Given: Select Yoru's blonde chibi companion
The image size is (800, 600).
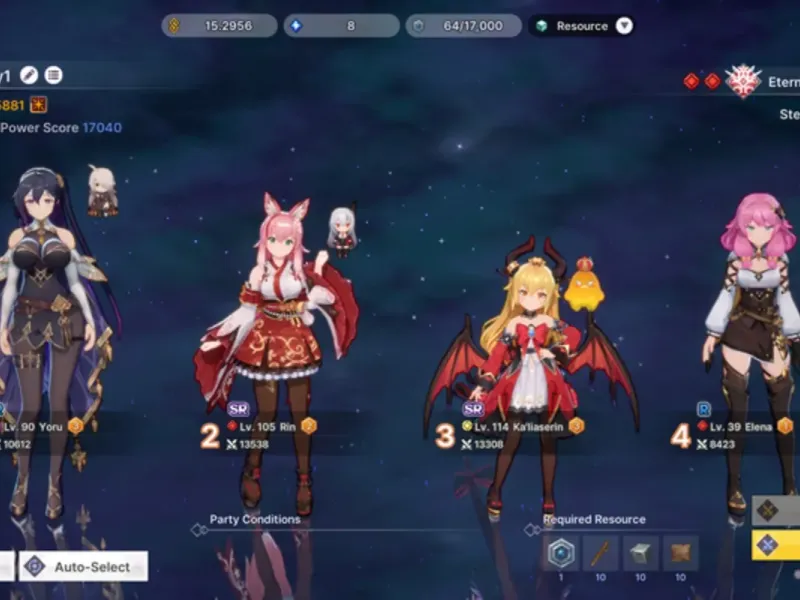Looking at the screenshot, I should coord(101,190).
